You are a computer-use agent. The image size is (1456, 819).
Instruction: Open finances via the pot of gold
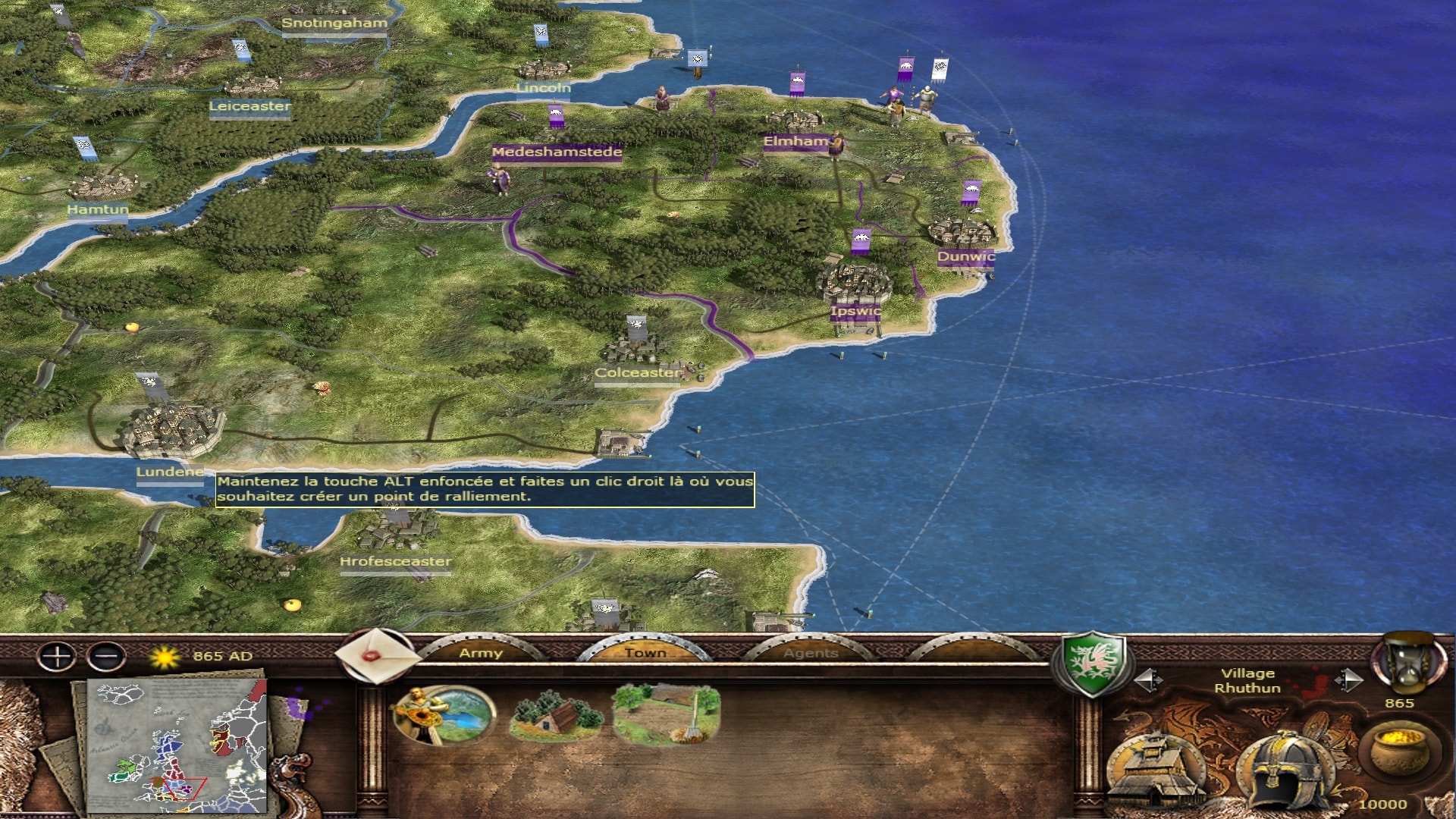click(1399, 751)
